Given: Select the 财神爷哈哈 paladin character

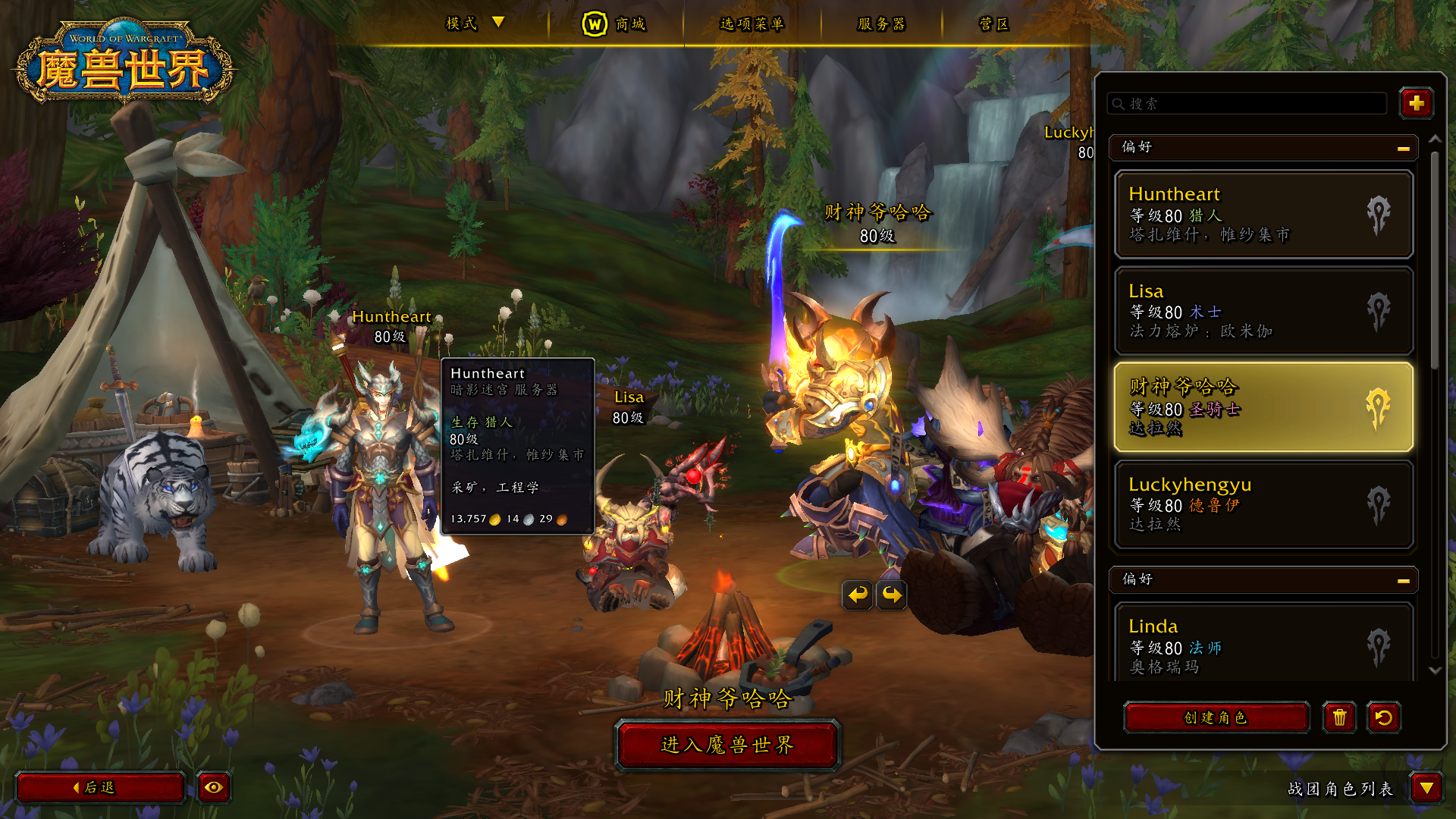Looking at the screenshot, I should tap(1263, 407).
